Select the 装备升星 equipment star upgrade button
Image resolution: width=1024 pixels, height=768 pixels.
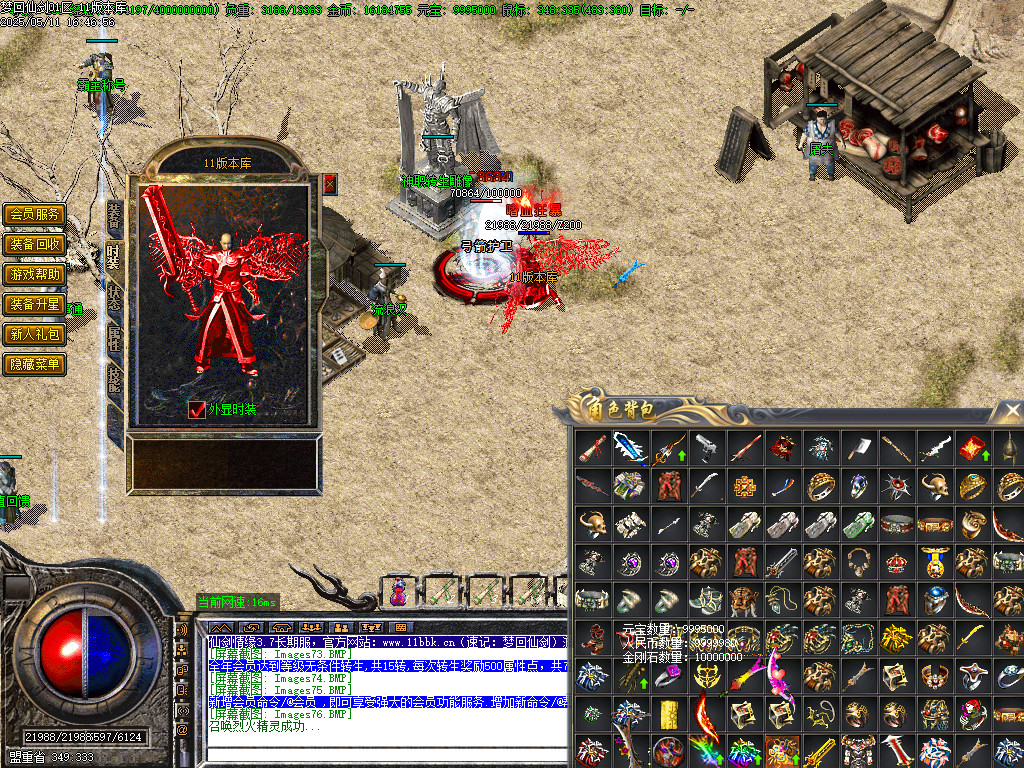click(35, 304)
